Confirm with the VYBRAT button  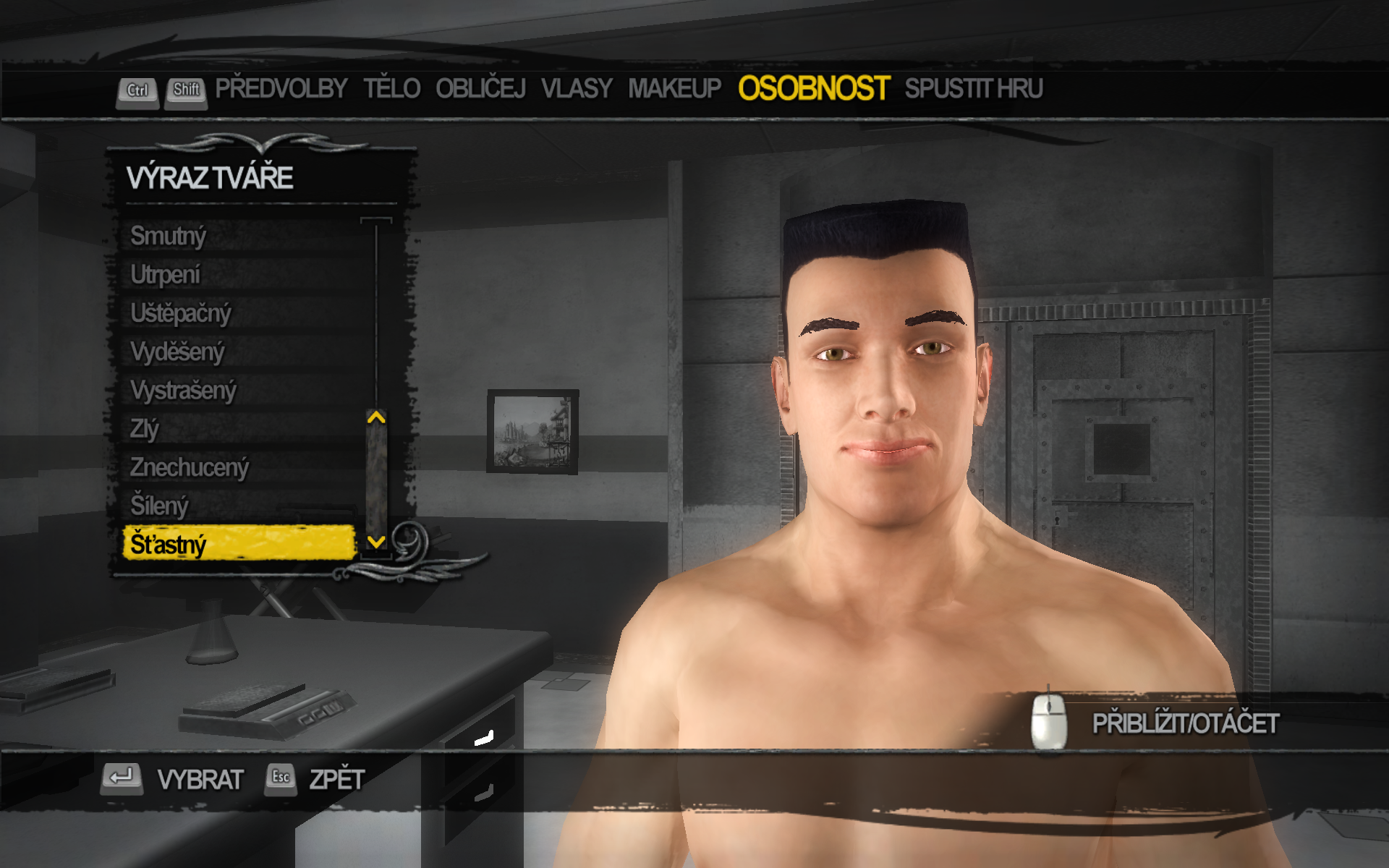pyautogui.click(x=200, y=779)
